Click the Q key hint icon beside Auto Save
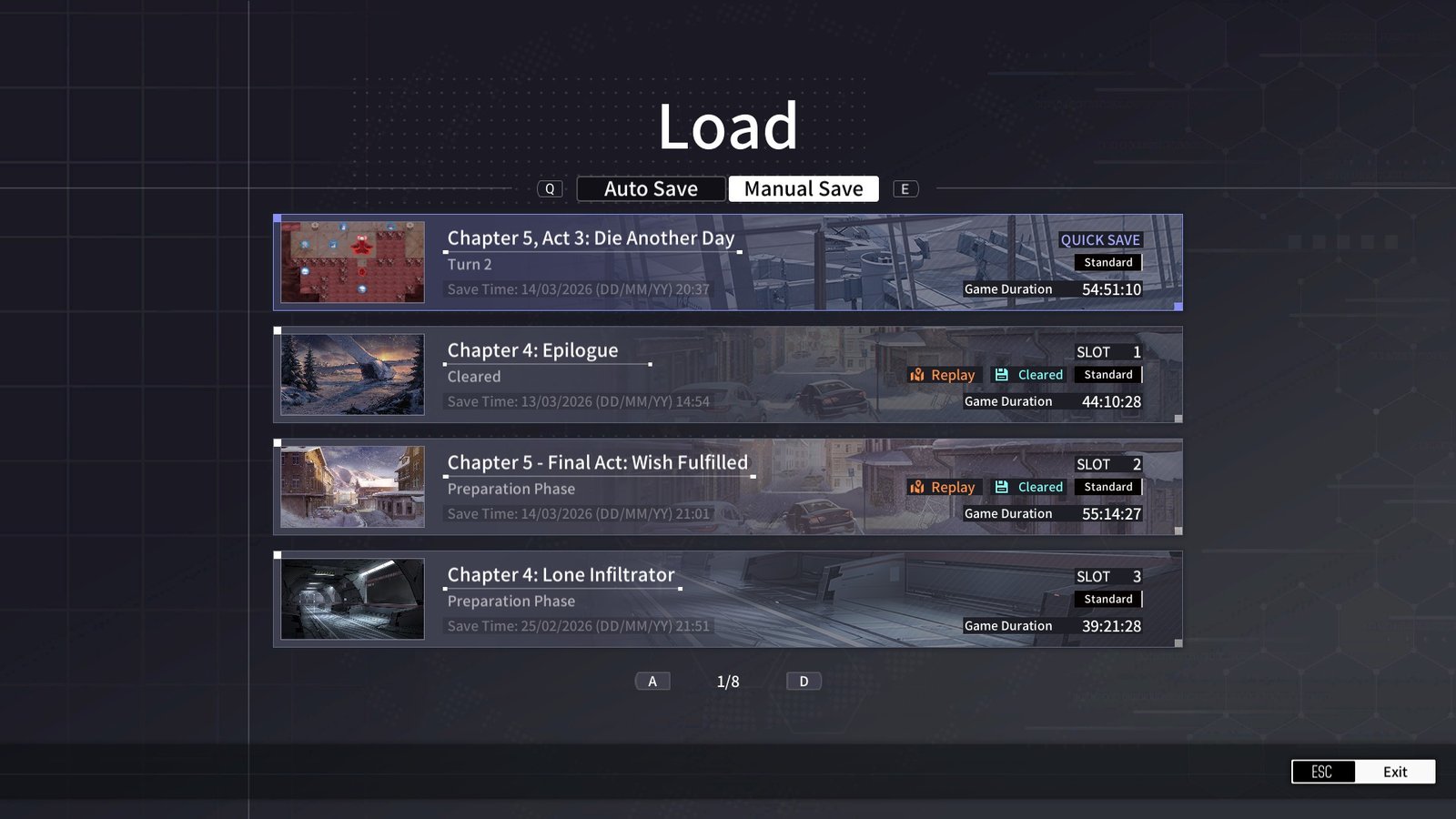This screenshot has width=1456, height=819. pyautogui.click(x=550, y=188)
